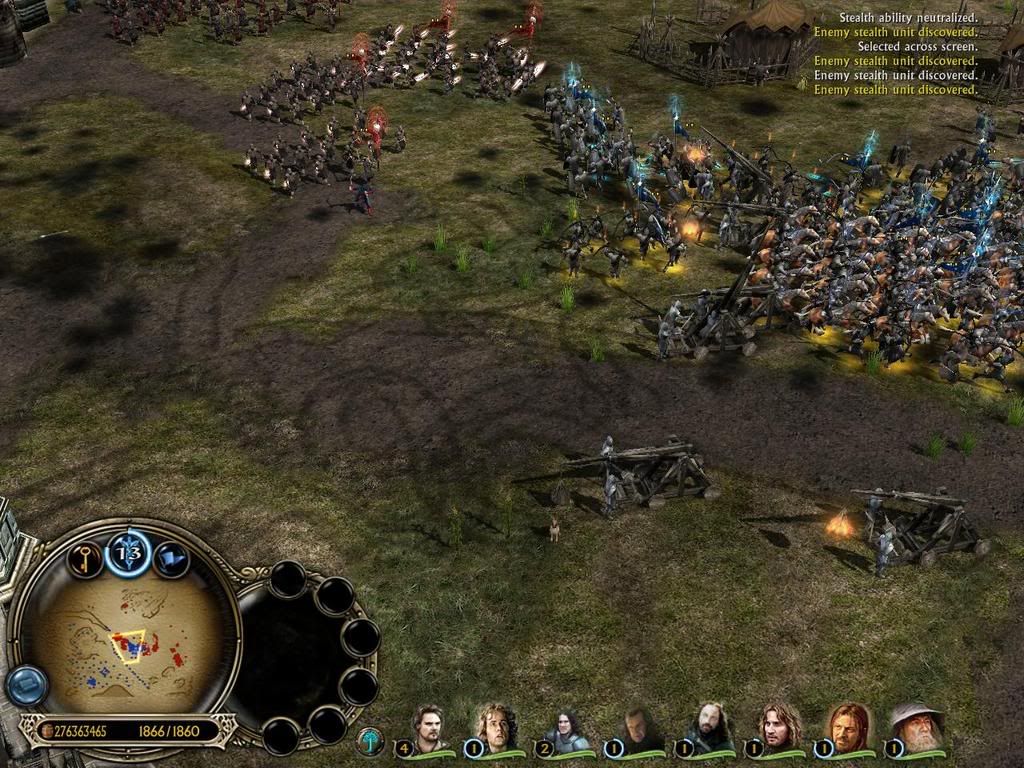Select the Faramir hero portrait
Image resolution: width=1024 pixels, height=768 pixels.
point(774,727)
